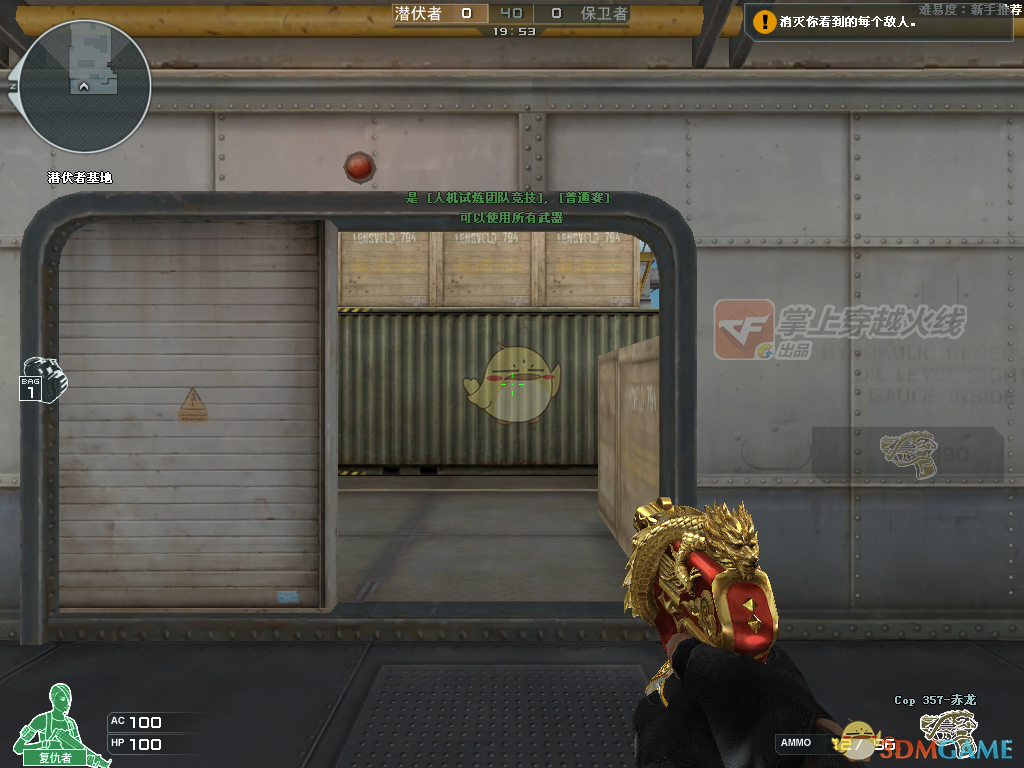1024x768 pixels.
Task: Open the BAG 1 backpack icon
Action: click(42, 378)
